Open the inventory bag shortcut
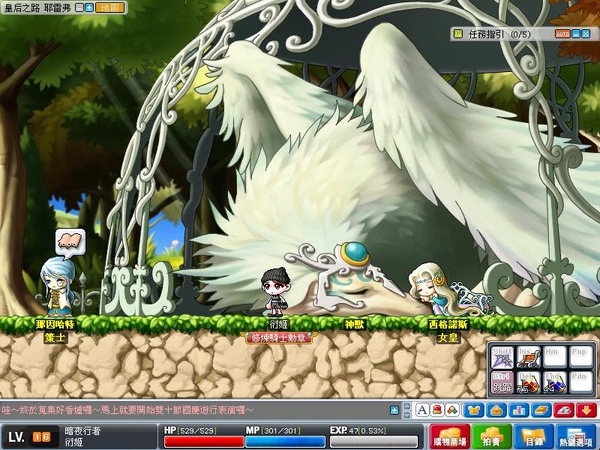Screen dimensions: 600x450 coord(497,410)
